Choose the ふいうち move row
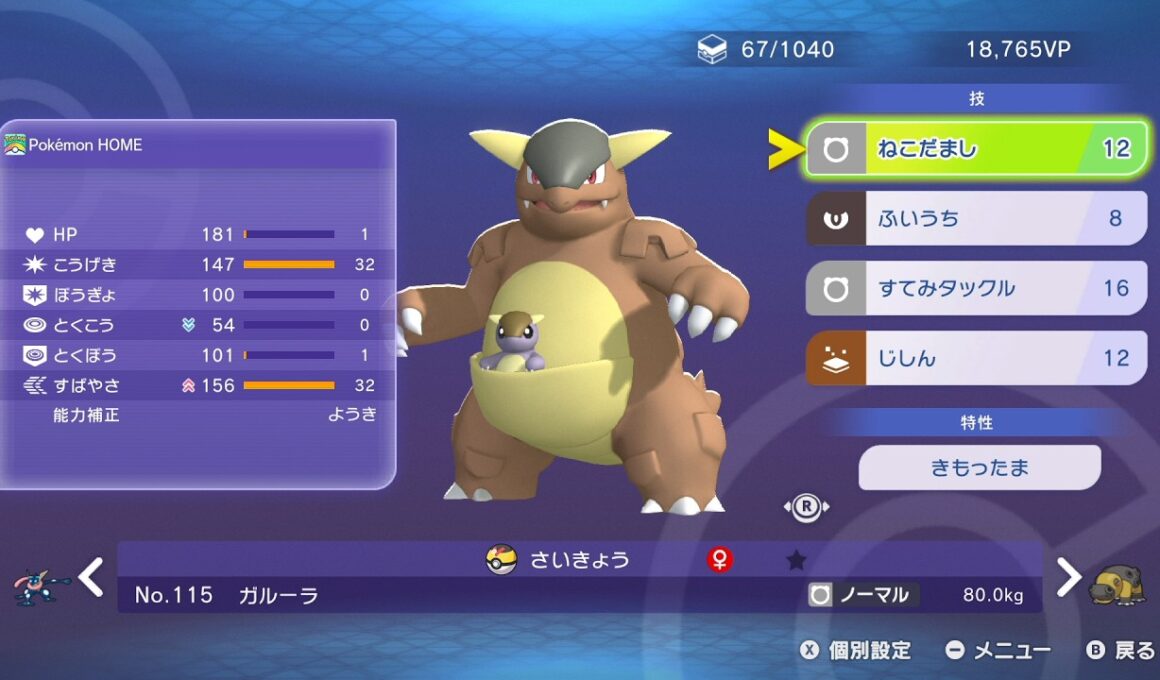 click(x=975, y=218)
